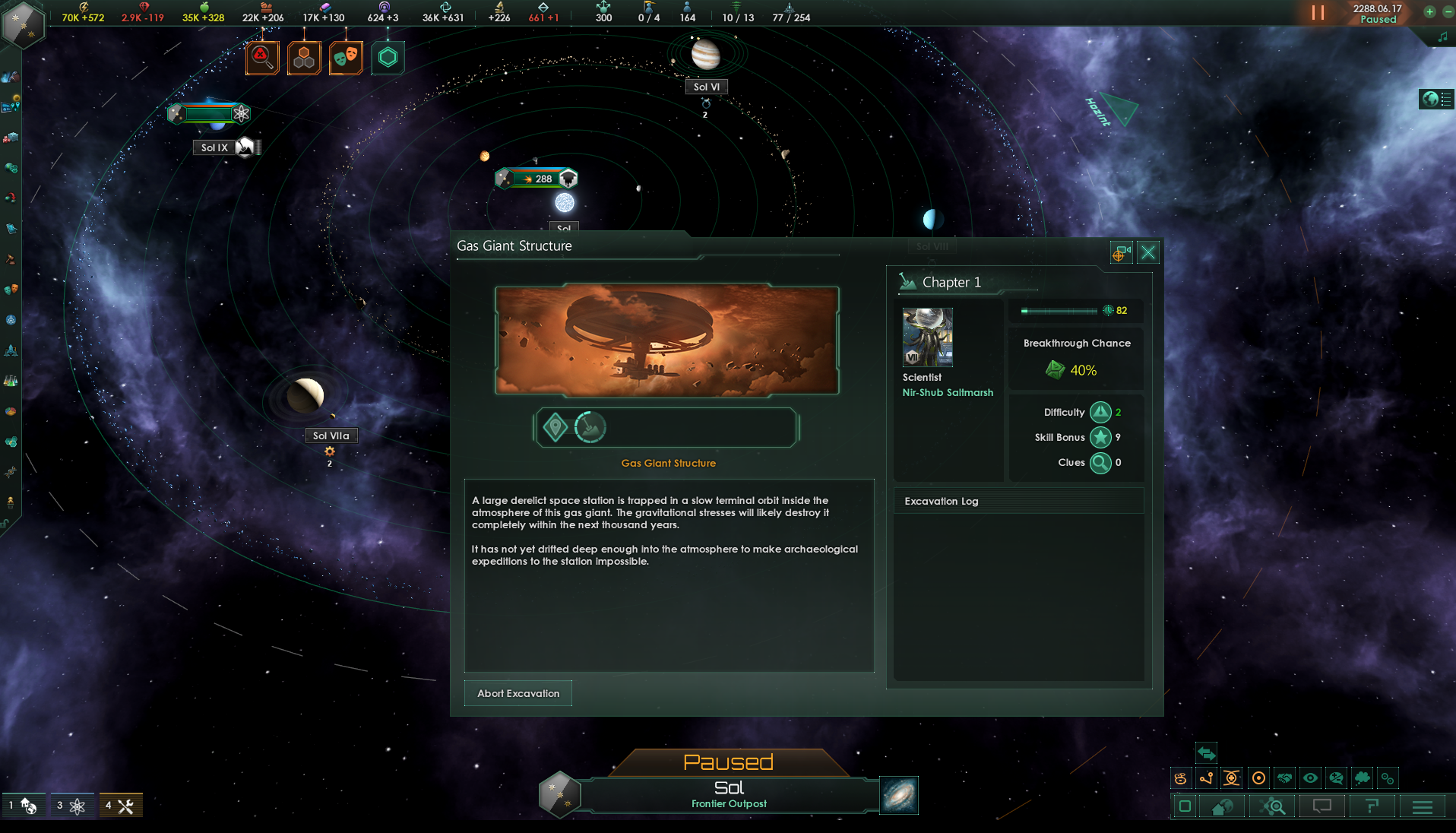Screen dimensions: 1456x833
Task: Open galaxy search magnifier icon
Action: click(x=1273, y=808)
